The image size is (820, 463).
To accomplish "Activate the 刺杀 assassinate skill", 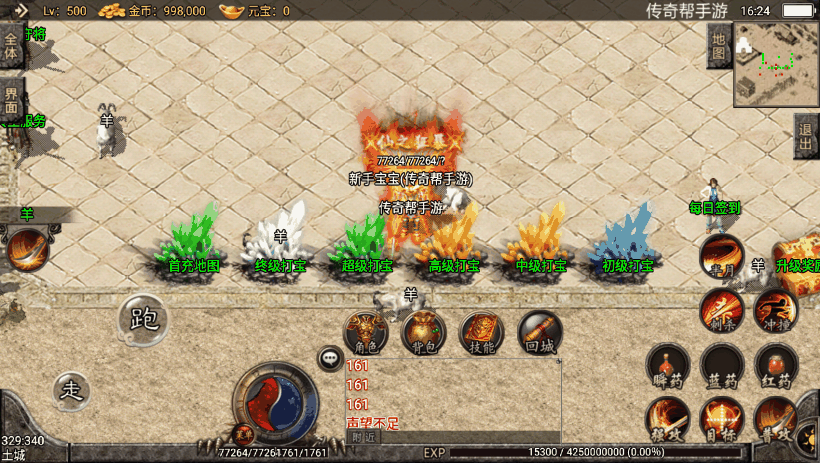I will [x=721, y=309].
